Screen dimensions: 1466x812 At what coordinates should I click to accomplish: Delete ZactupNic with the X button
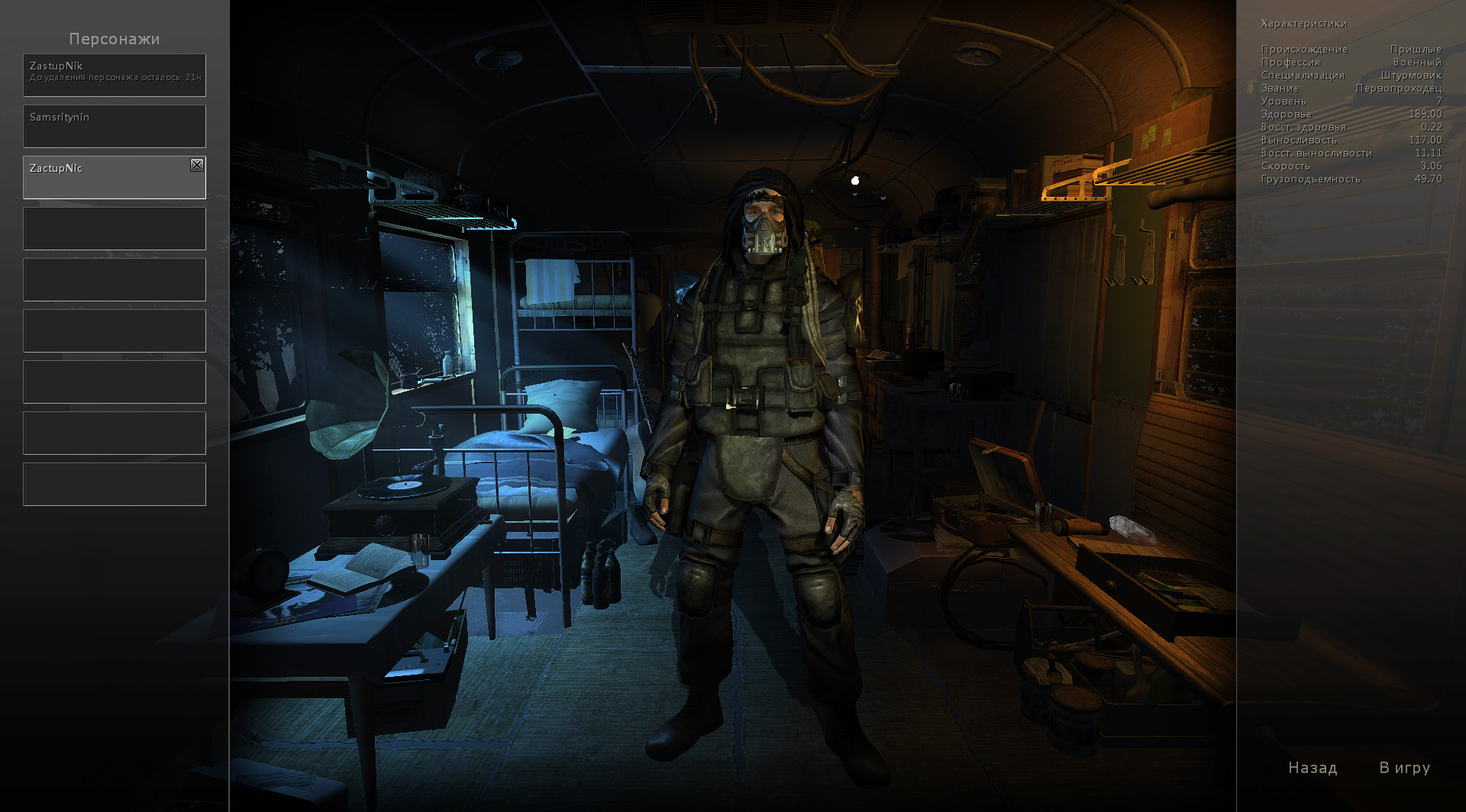[197, 165]
